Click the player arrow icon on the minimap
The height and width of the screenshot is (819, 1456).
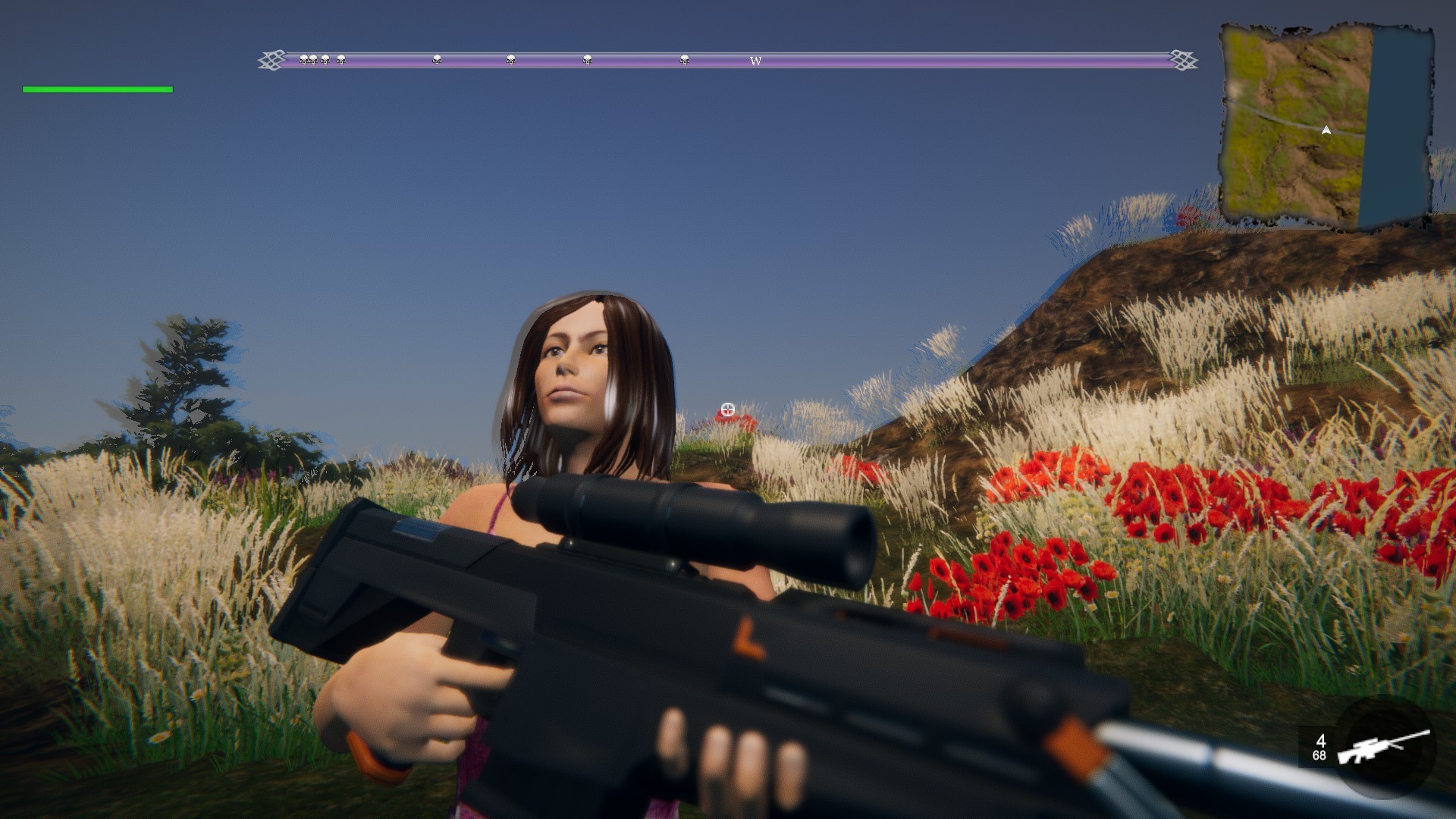click(1325, 130)
